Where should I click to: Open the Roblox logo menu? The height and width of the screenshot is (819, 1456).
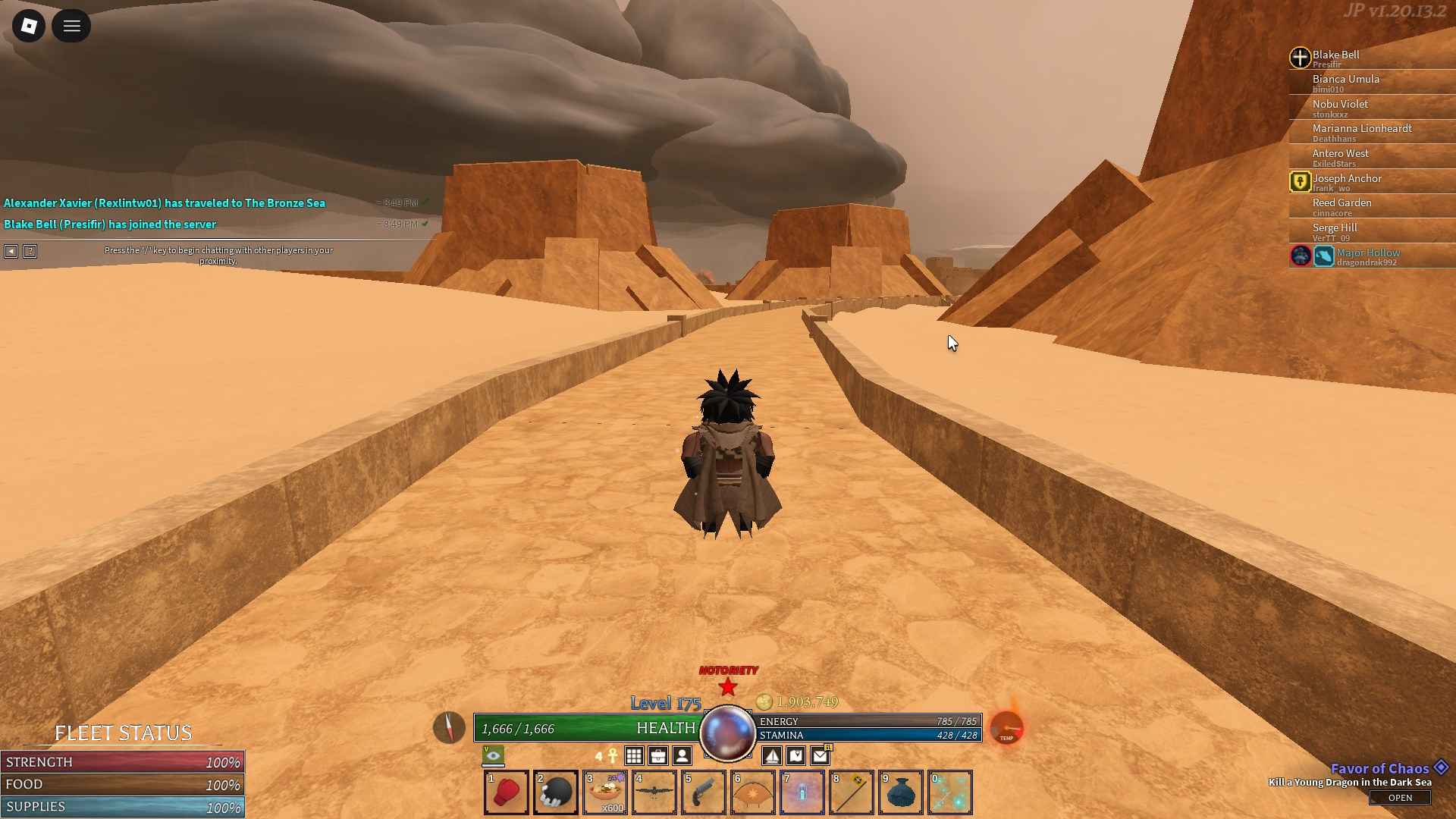tap(29, 27)
